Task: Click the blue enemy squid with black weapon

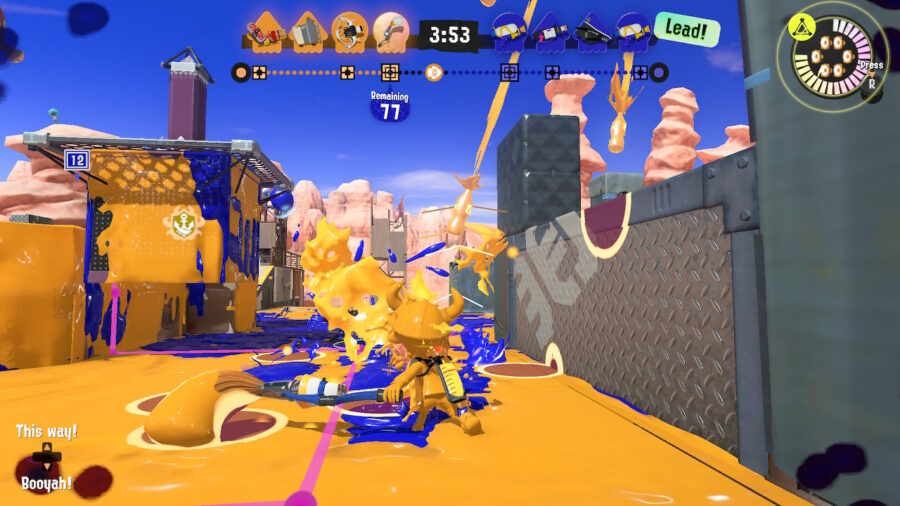Action: (x=593, y=33)
